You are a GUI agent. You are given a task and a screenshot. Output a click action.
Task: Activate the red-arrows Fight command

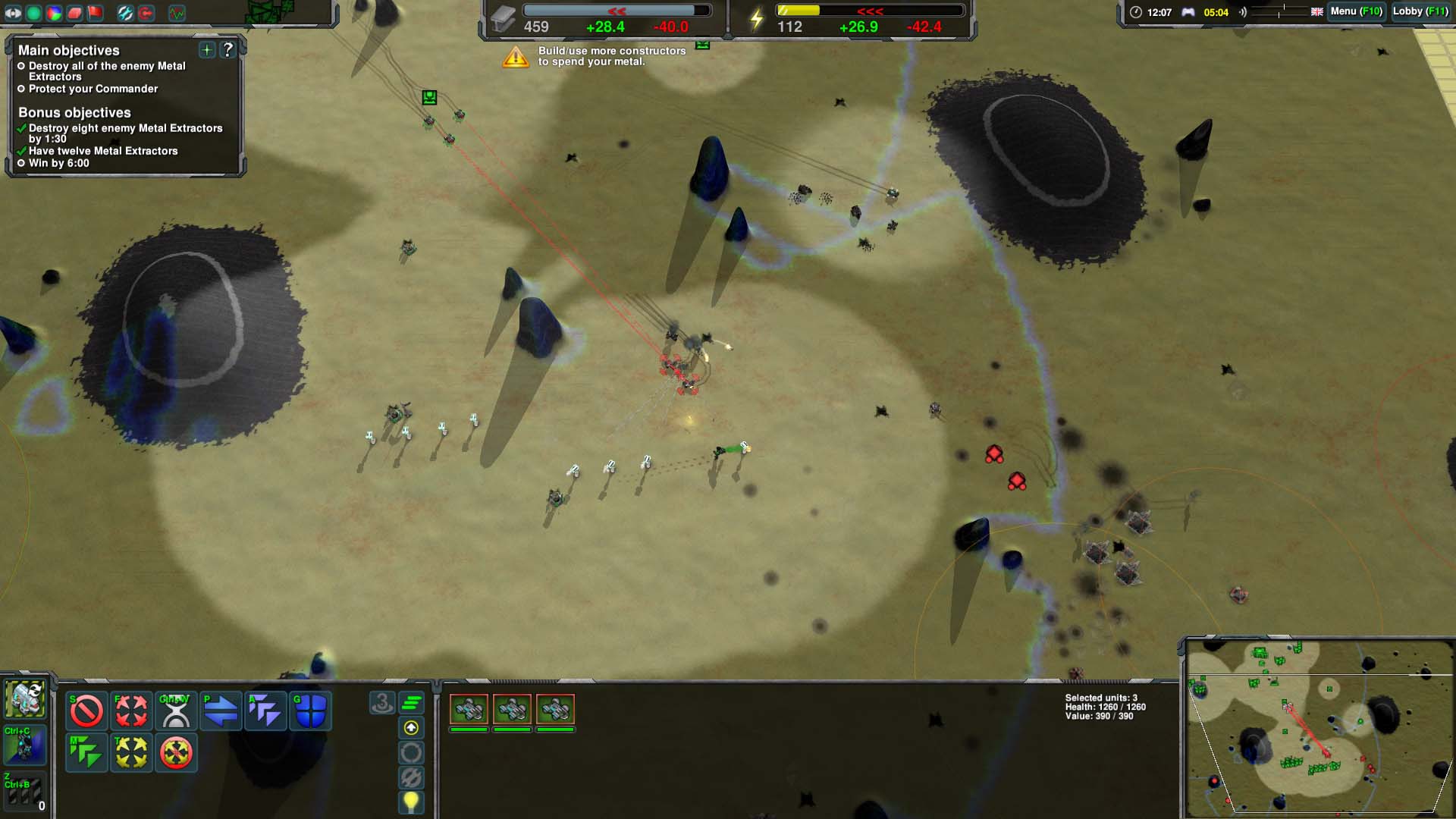(x=131, y=711)
